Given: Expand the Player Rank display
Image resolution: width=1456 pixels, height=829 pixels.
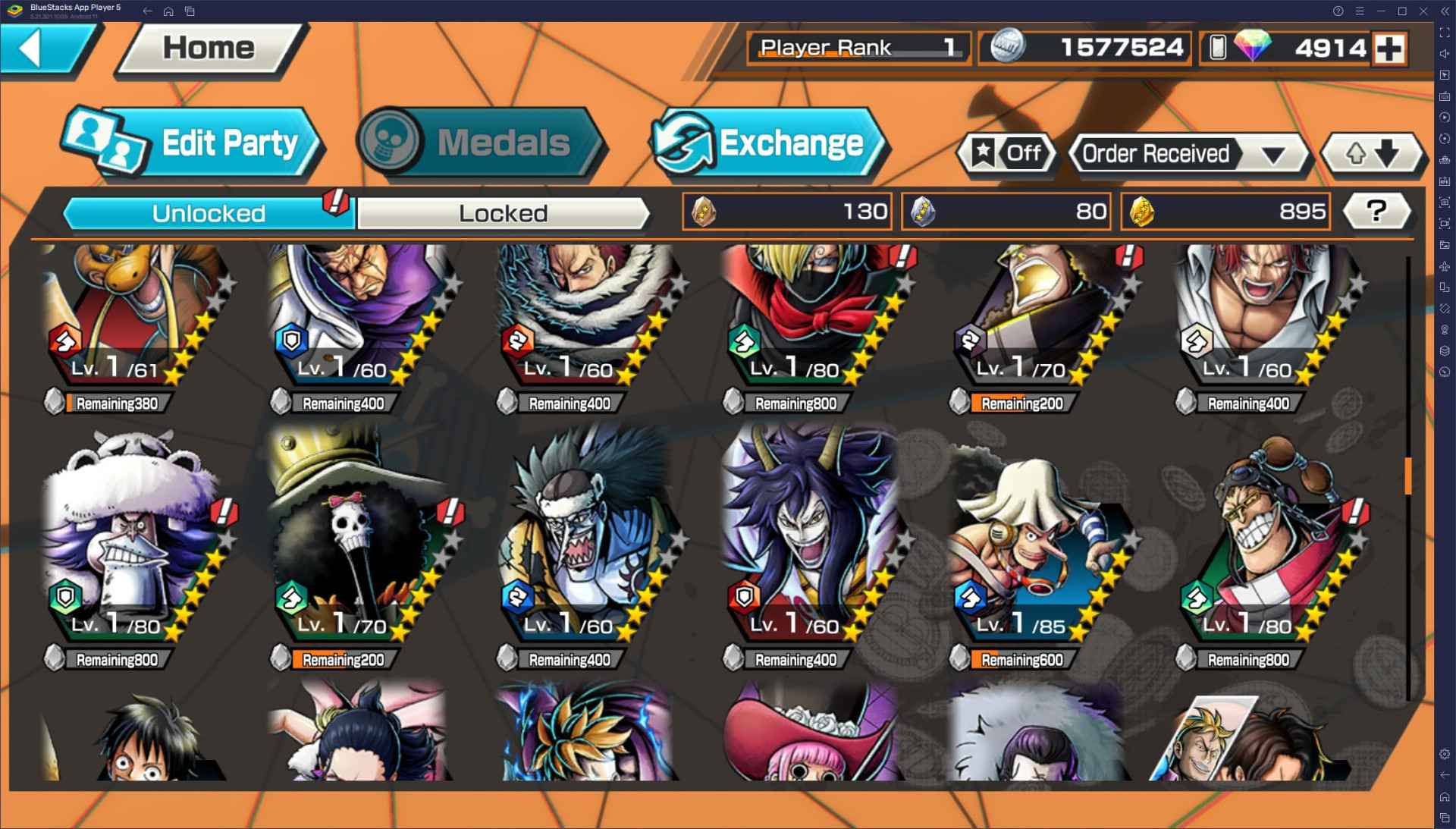Looking at the screenshot, I should point(857,47).
